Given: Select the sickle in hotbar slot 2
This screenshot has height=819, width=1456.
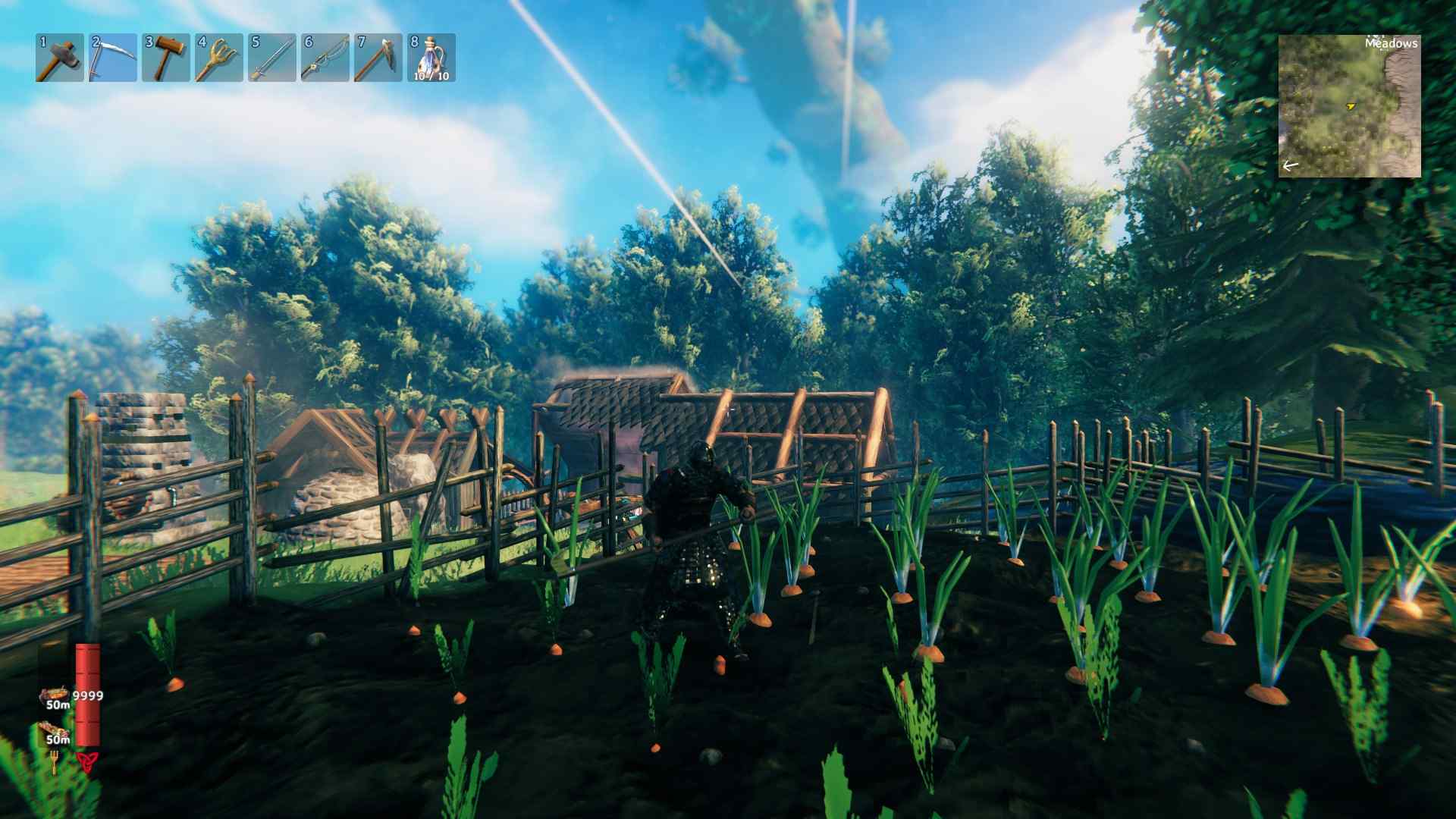Looking at the screenshot, I should pos(111,57).
